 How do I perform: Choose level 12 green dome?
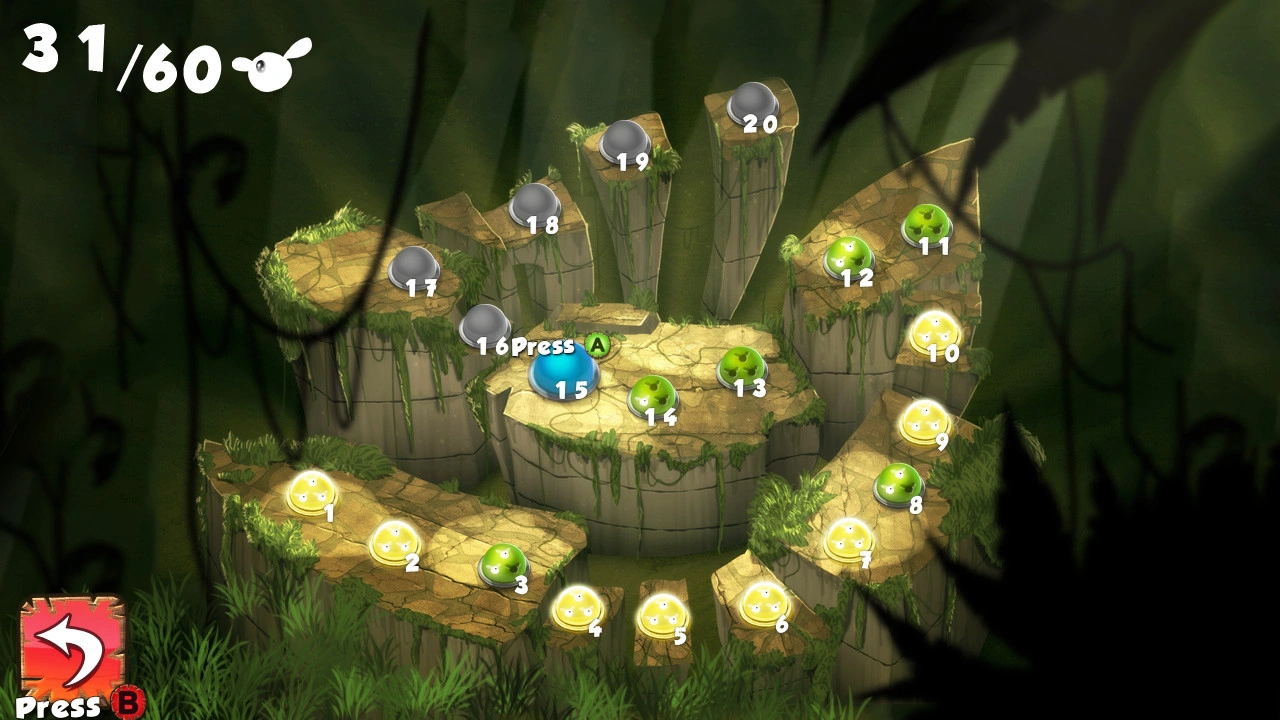point(848,257)
